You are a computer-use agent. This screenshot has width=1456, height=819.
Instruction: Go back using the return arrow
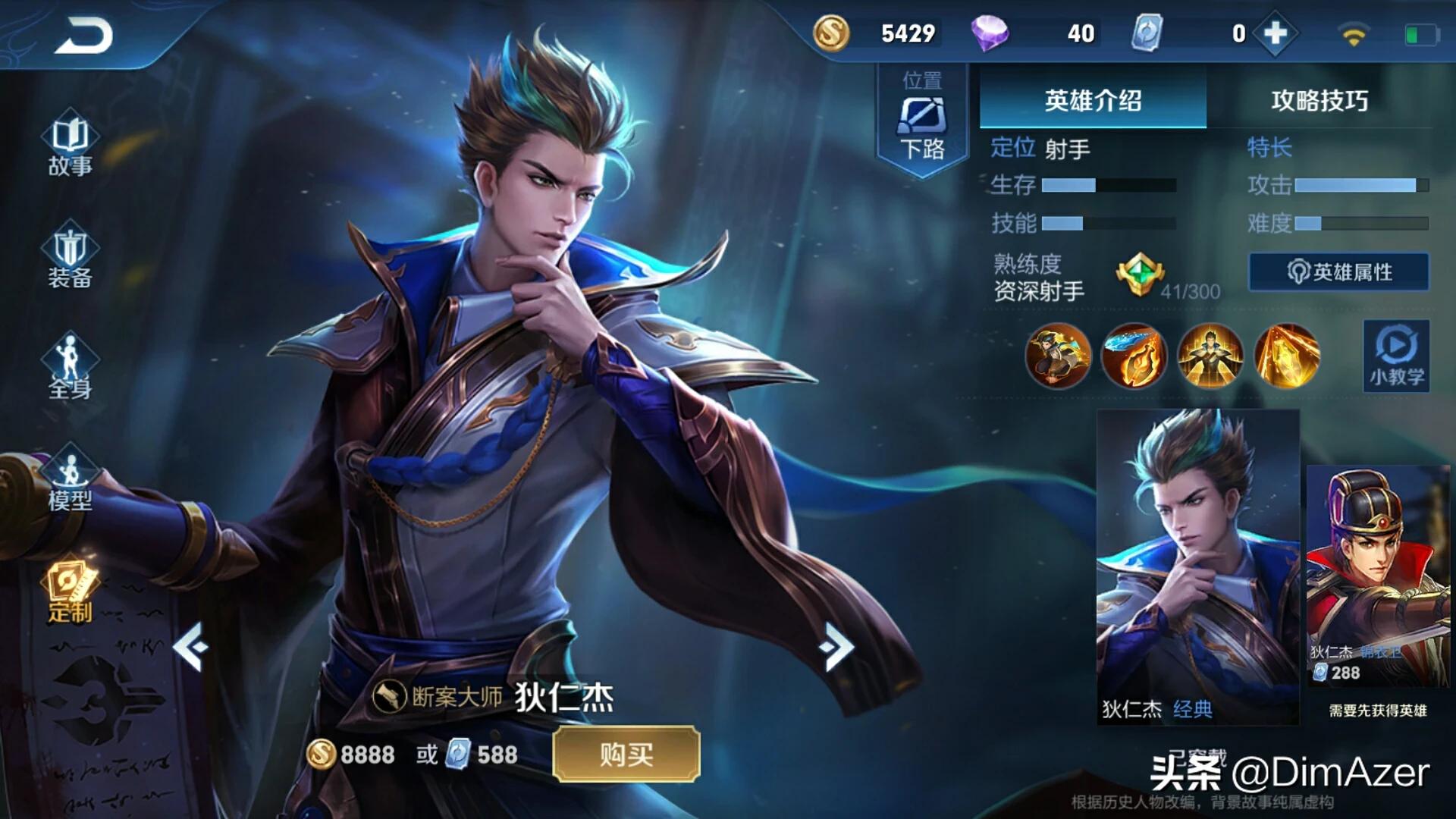tap(83, 36)
